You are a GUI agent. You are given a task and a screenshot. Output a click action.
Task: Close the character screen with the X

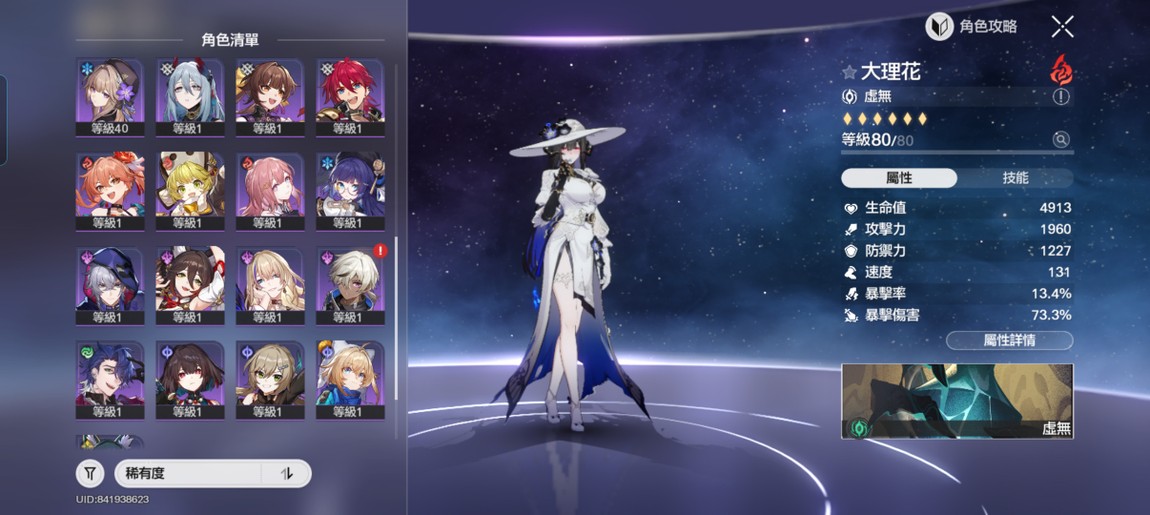pos(1063,27)
